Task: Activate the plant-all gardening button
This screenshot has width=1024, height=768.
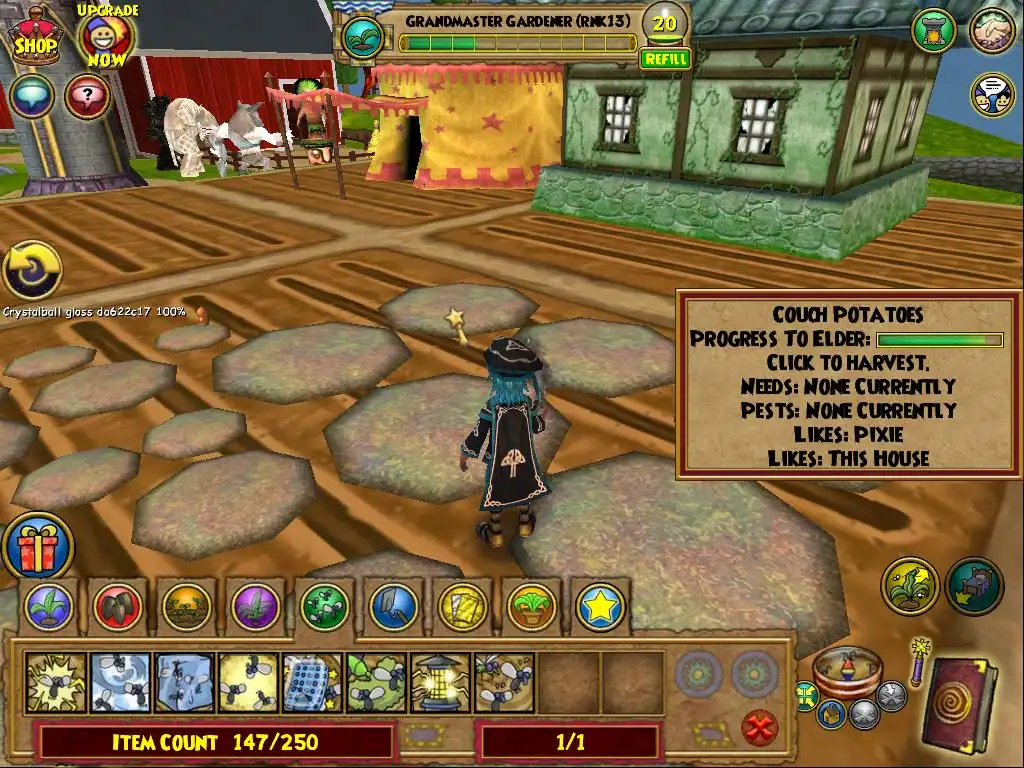Action: 909,587
